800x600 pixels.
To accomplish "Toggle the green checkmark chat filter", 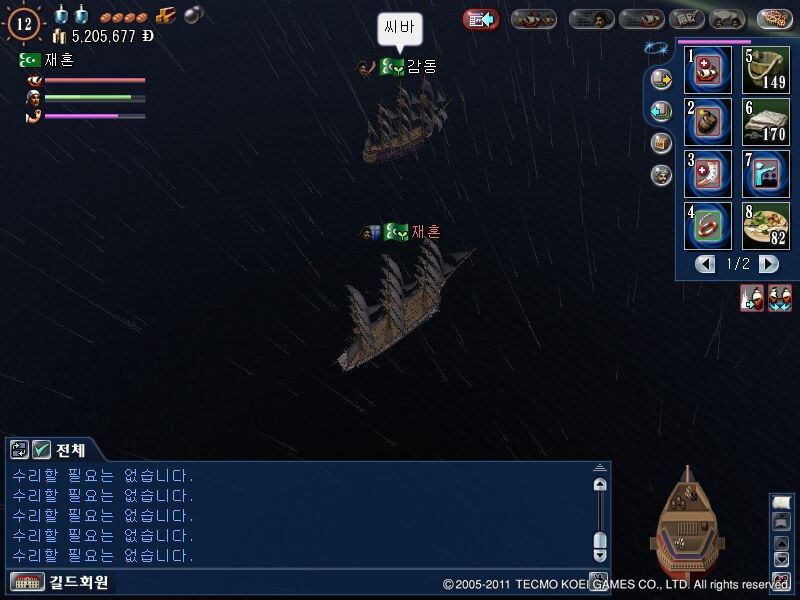I will click(x=41, y=450).
